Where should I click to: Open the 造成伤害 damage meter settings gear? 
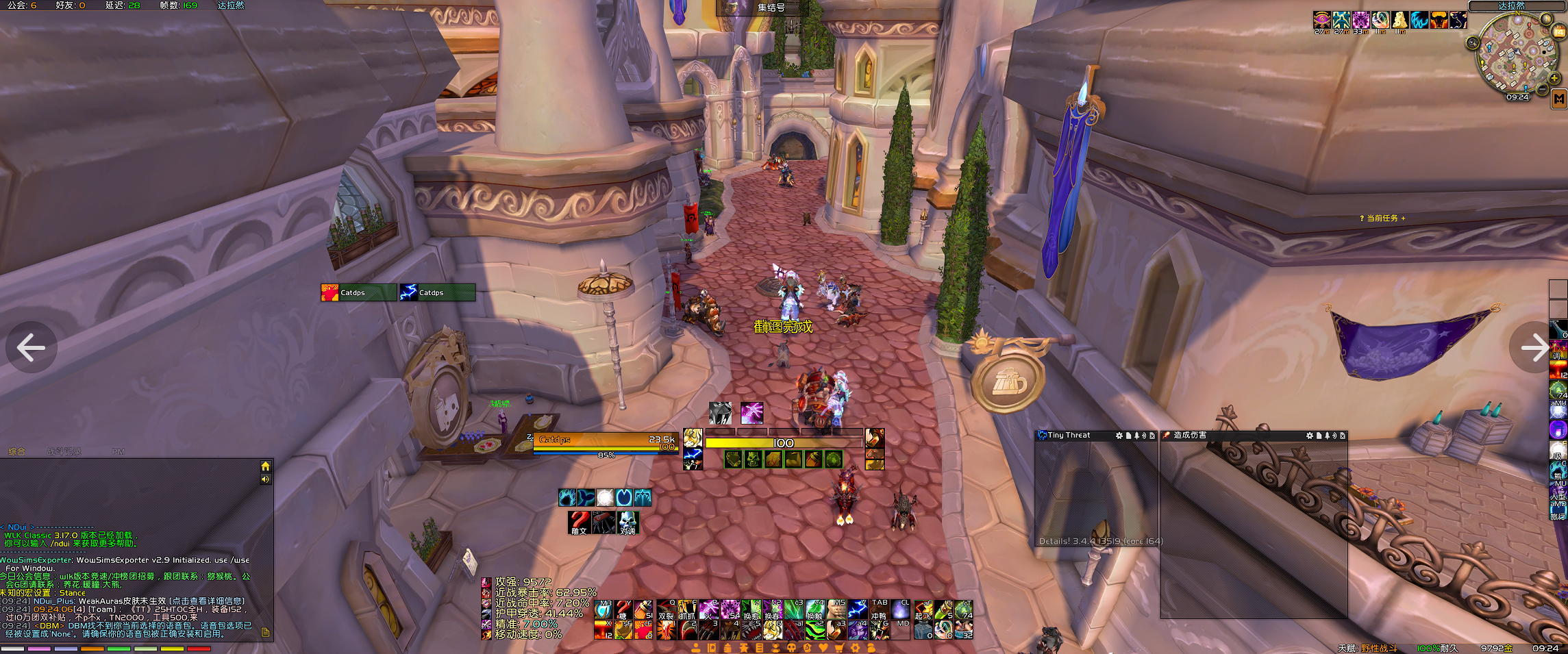pos(1310,436)
